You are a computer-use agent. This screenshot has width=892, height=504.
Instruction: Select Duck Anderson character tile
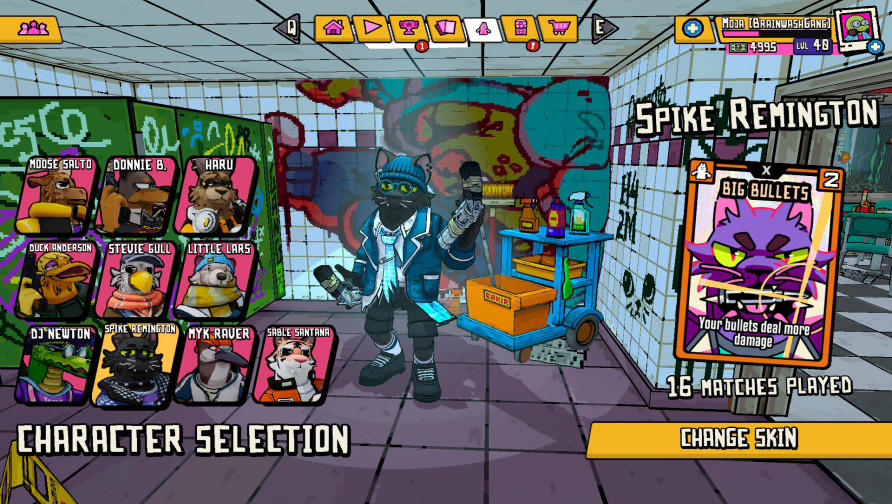click(x=57, y=280)
